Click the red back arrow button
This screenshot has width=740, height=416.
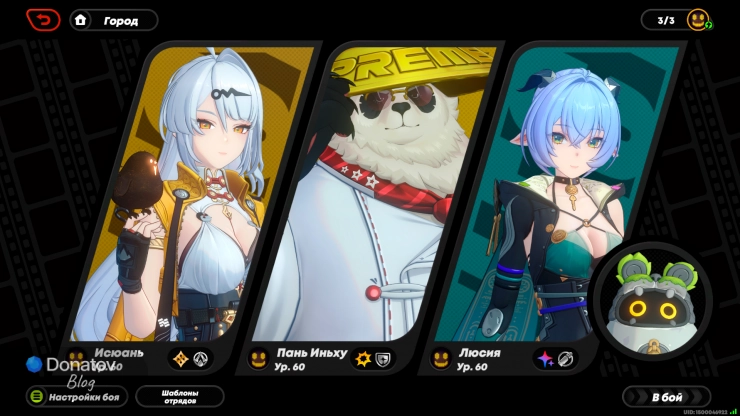pyautogui.click(x=43, y=19)
